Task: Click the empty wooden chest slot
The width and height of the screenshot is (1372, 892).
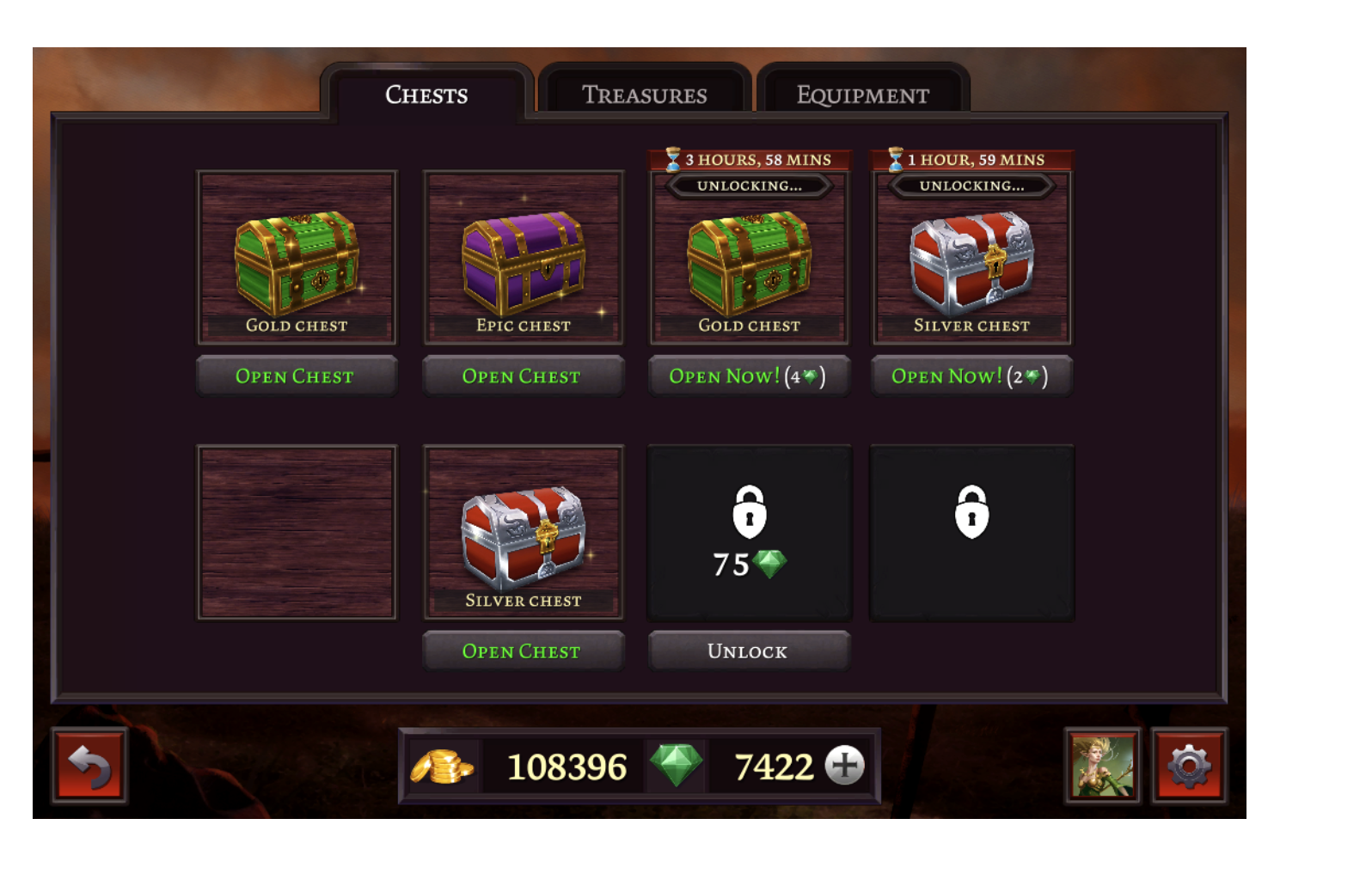Action: coord(297,531)
